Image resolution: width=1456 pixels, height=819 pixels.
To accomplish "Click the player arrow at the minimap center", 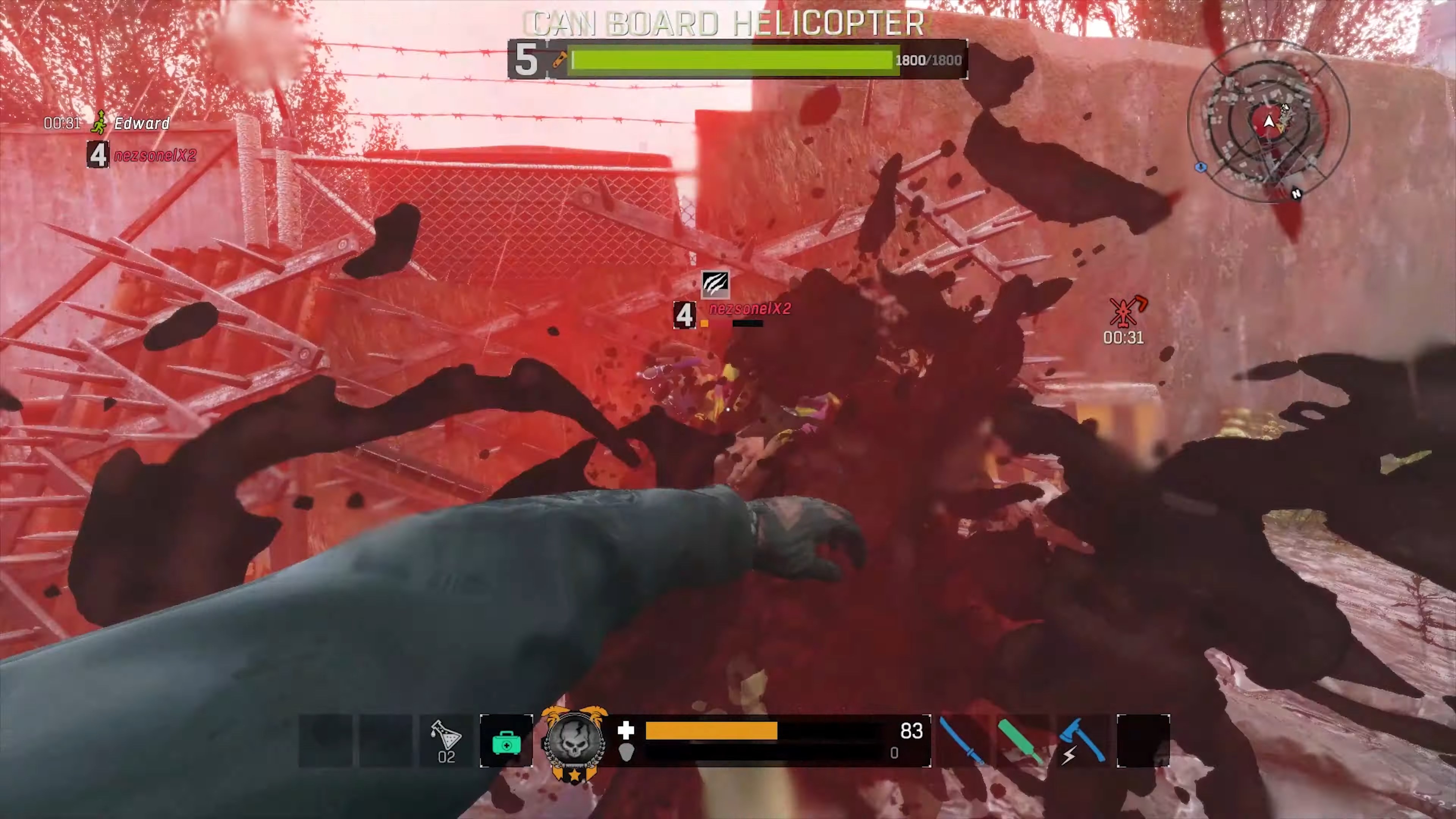I will (1269, 121).
